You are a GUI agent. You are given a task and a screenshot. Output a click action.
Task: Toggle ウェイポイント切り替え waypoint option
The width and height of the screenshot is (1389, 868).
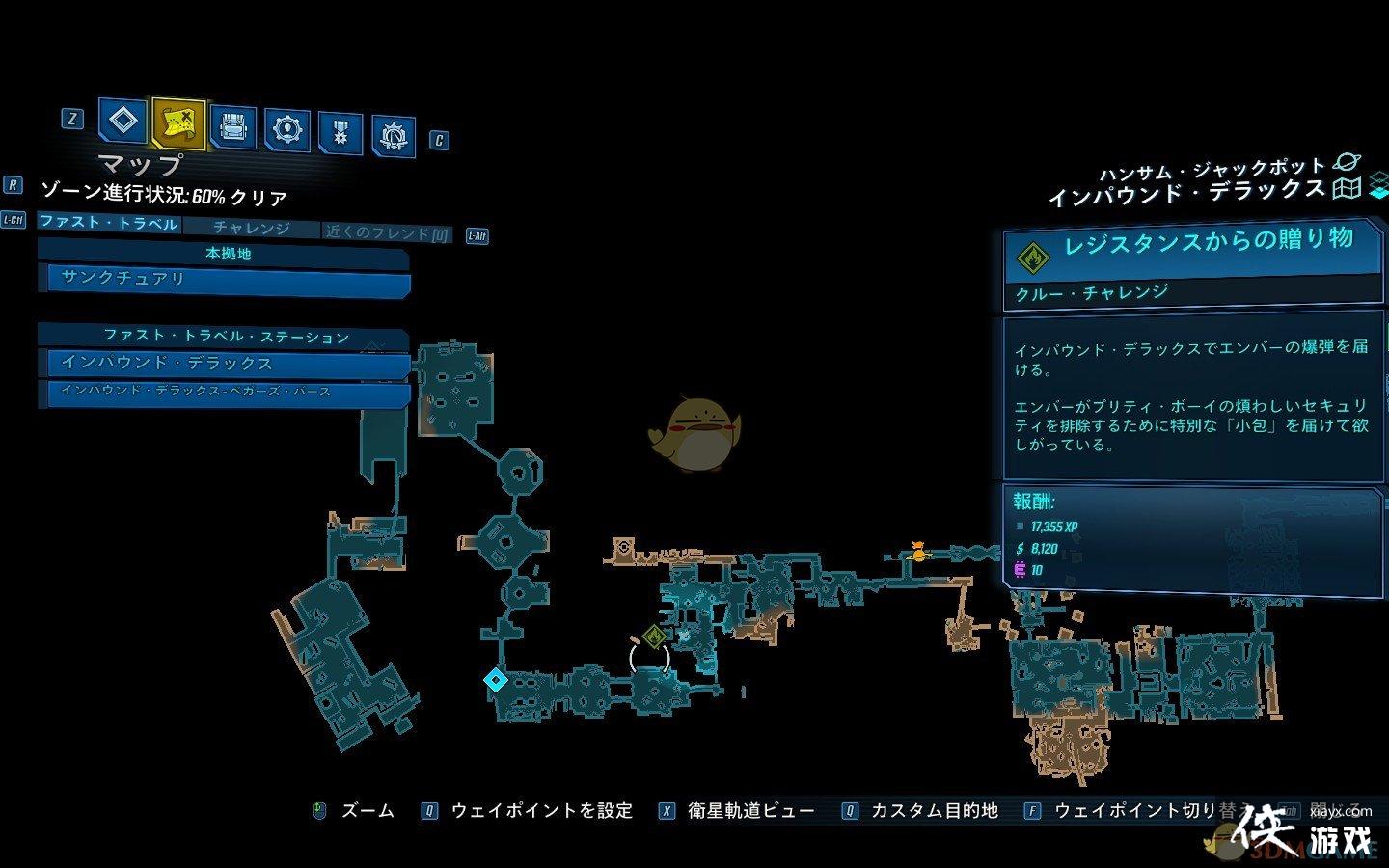pyautogui.click(x=1130, y=810)
